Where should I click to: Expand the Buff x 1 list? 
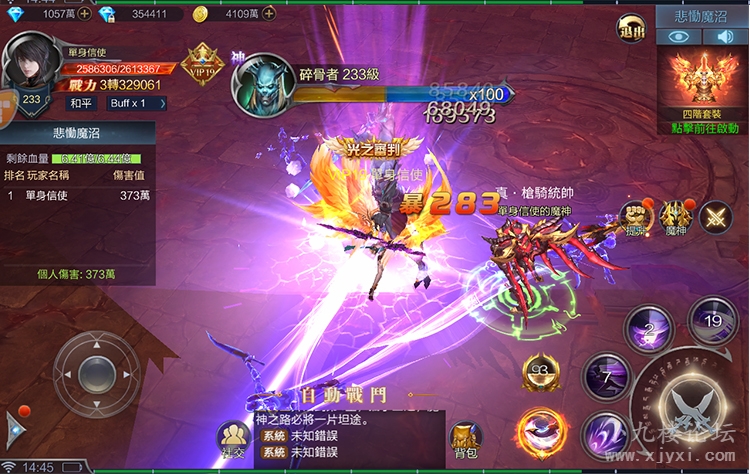(130, 103)
